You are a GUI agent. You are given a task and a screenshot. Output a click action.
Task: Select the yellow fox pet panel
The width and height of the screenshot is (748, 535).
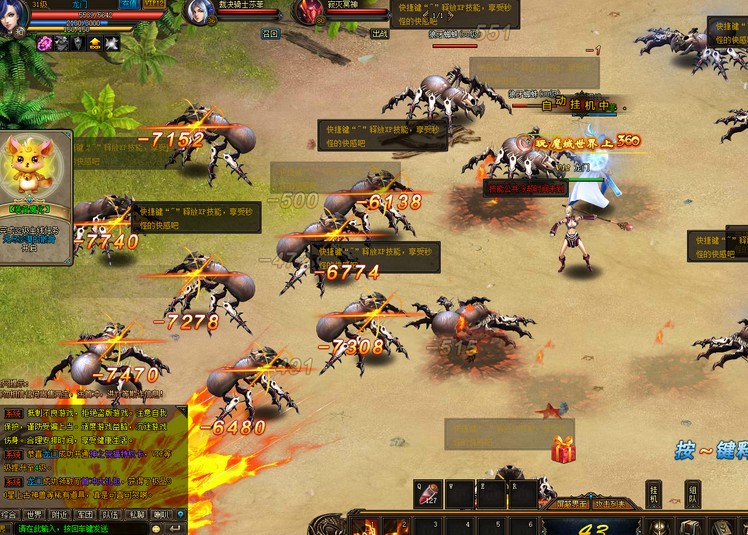35,168
